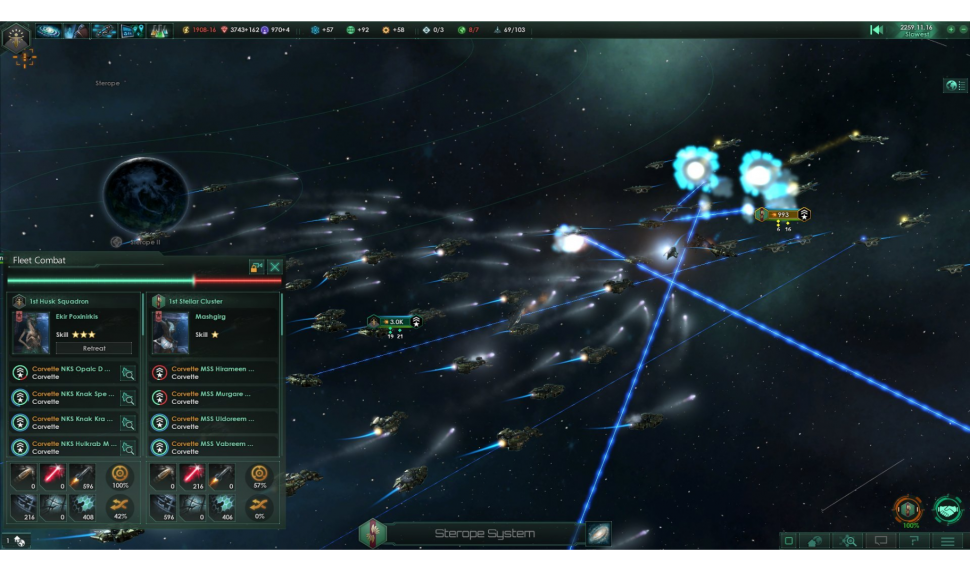This screenshot has width=970, height=570.
Task: Toggle the game speed pause control
Action: coord(877,30)
